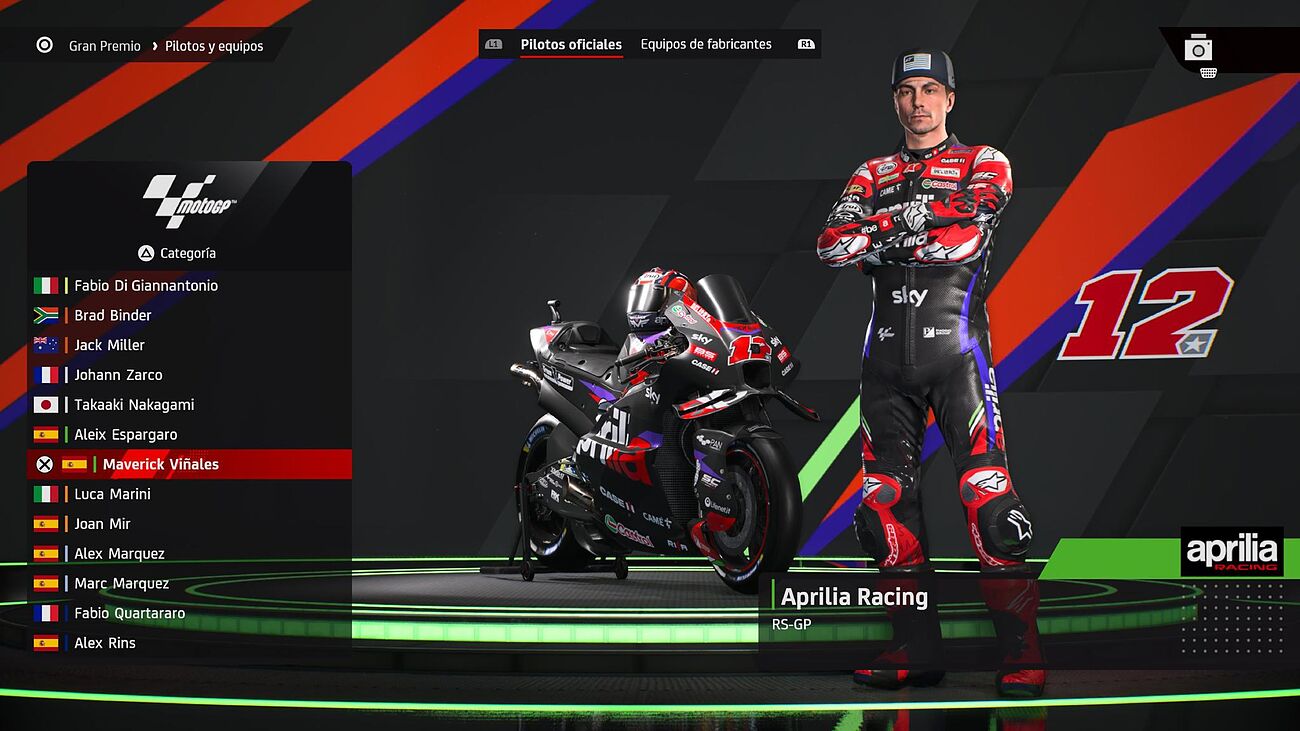Choose Brad Binder from the rider list
1300x731 pixels.
pyautogui.click(x=113, y=316)
